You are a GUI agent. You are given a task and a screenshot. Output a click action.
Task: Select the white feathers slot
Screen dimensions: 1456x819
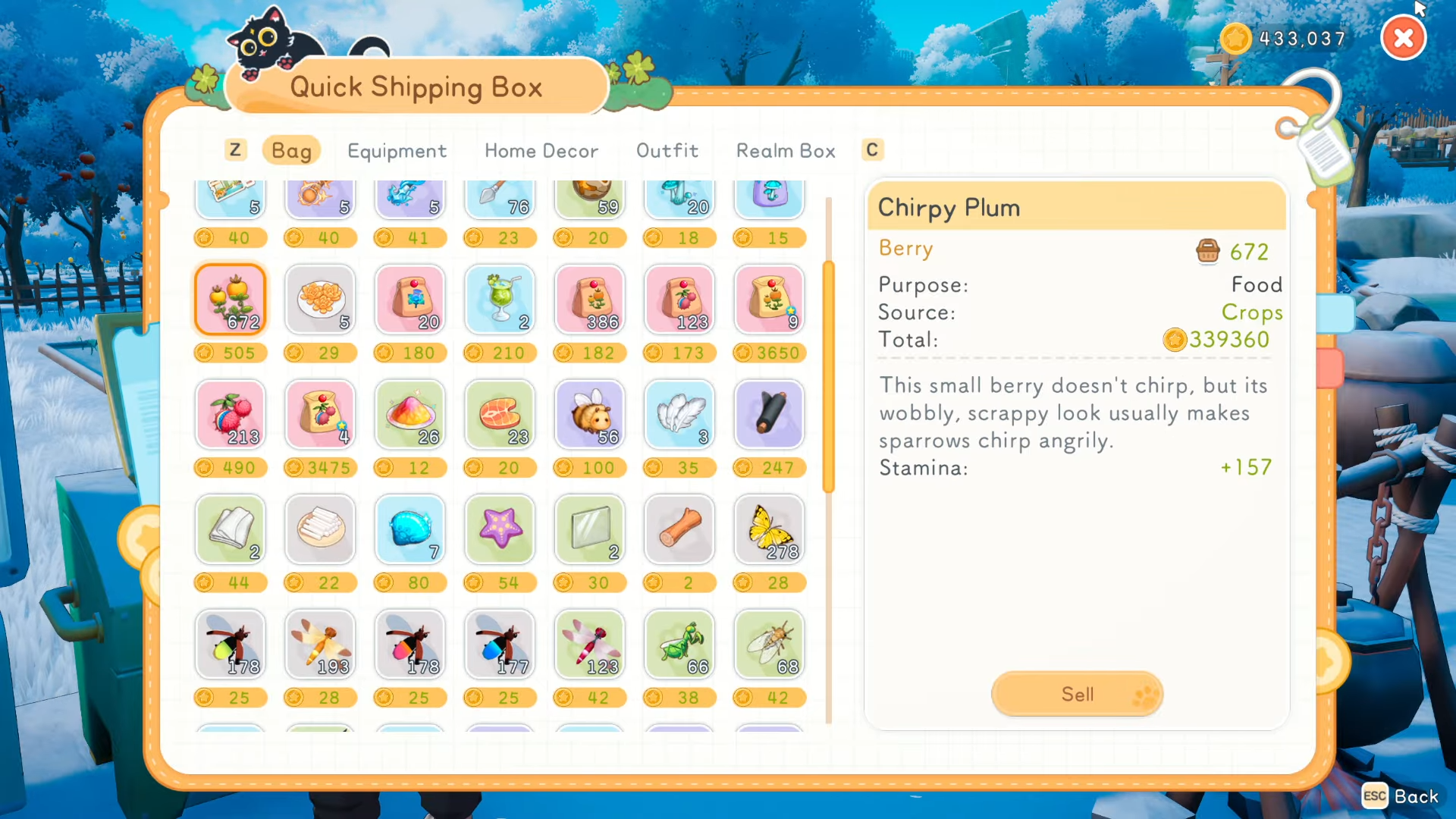679,415
